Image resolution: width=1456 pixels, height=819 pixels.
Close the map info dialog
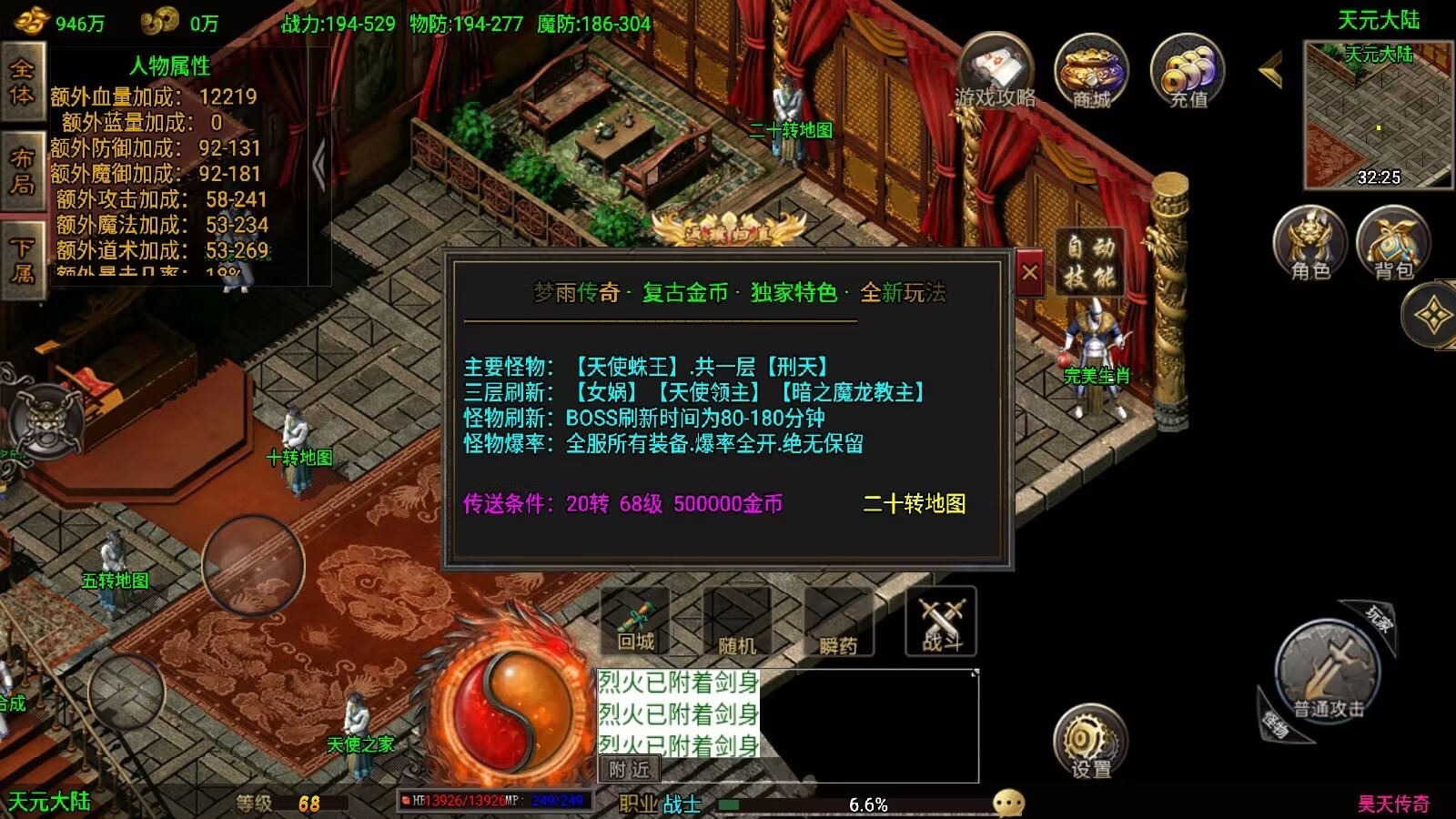(x=1029, y=272)
